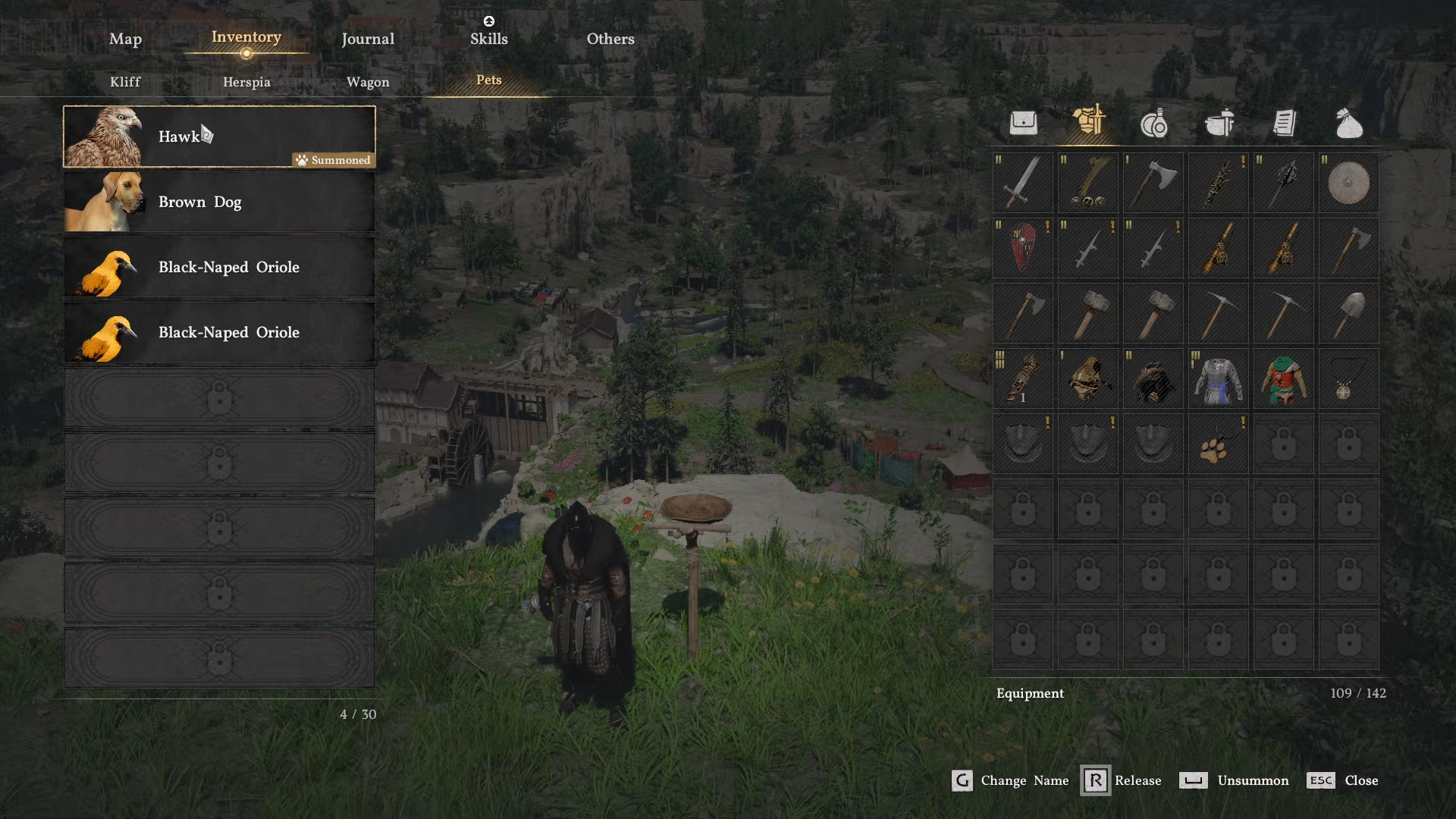Switch to Herspia's inventory sub-tab
Image resolution: width=1456 pixels, height=819 pixels.
point(246,82)
